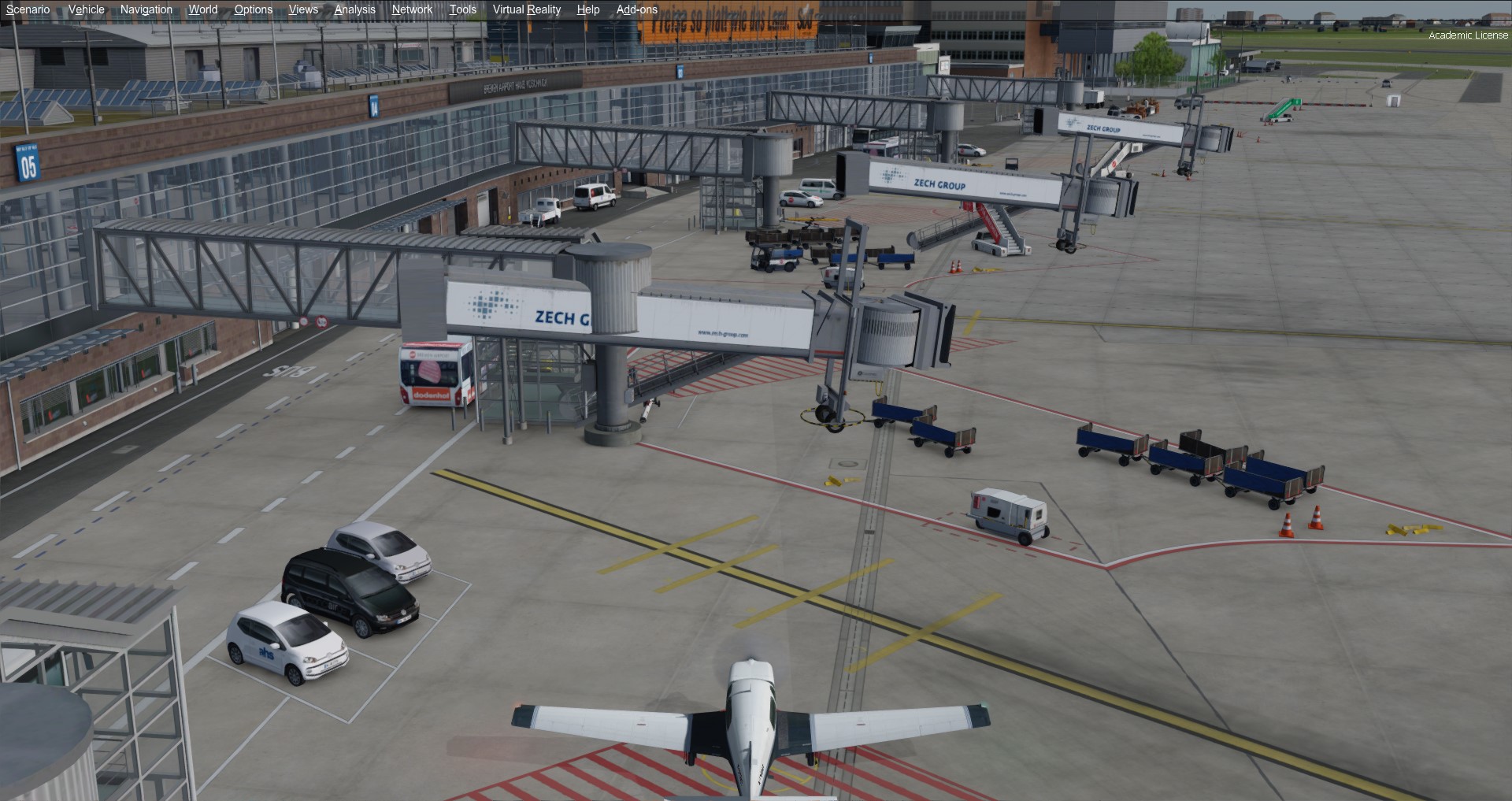Expand the World menu
The width and height of the screenshot is (1512, 801).
click(x=202, y=9)
